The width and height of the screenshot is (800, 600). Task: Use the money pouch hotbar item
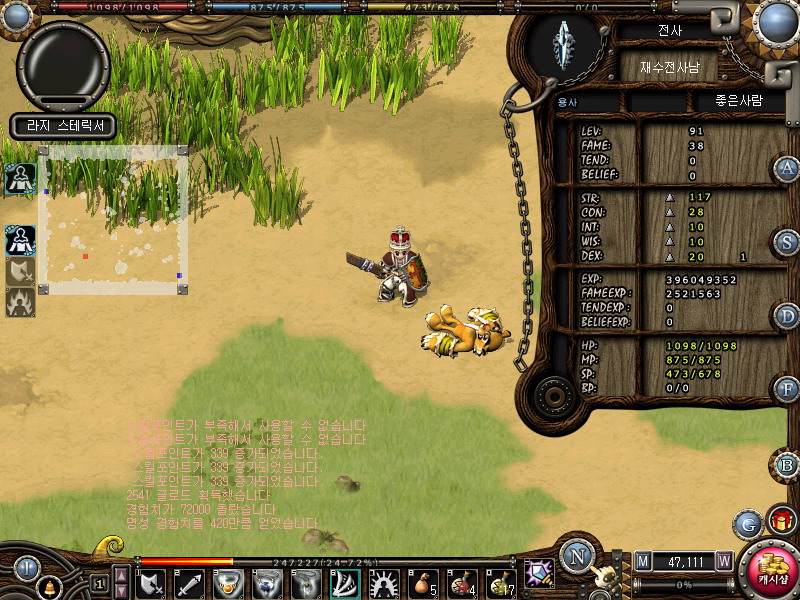click(x=423, y=583)
